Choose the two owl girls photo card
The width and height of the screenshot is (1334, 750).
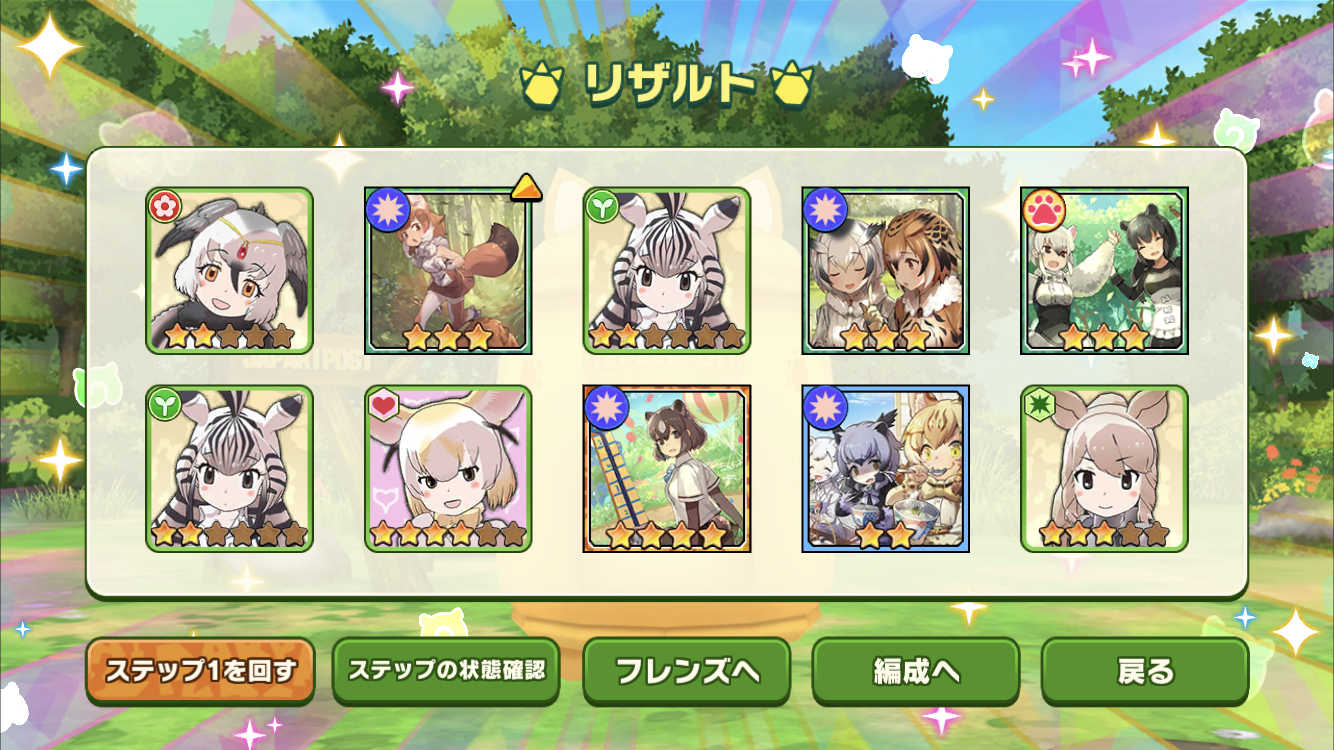point(885,270)
